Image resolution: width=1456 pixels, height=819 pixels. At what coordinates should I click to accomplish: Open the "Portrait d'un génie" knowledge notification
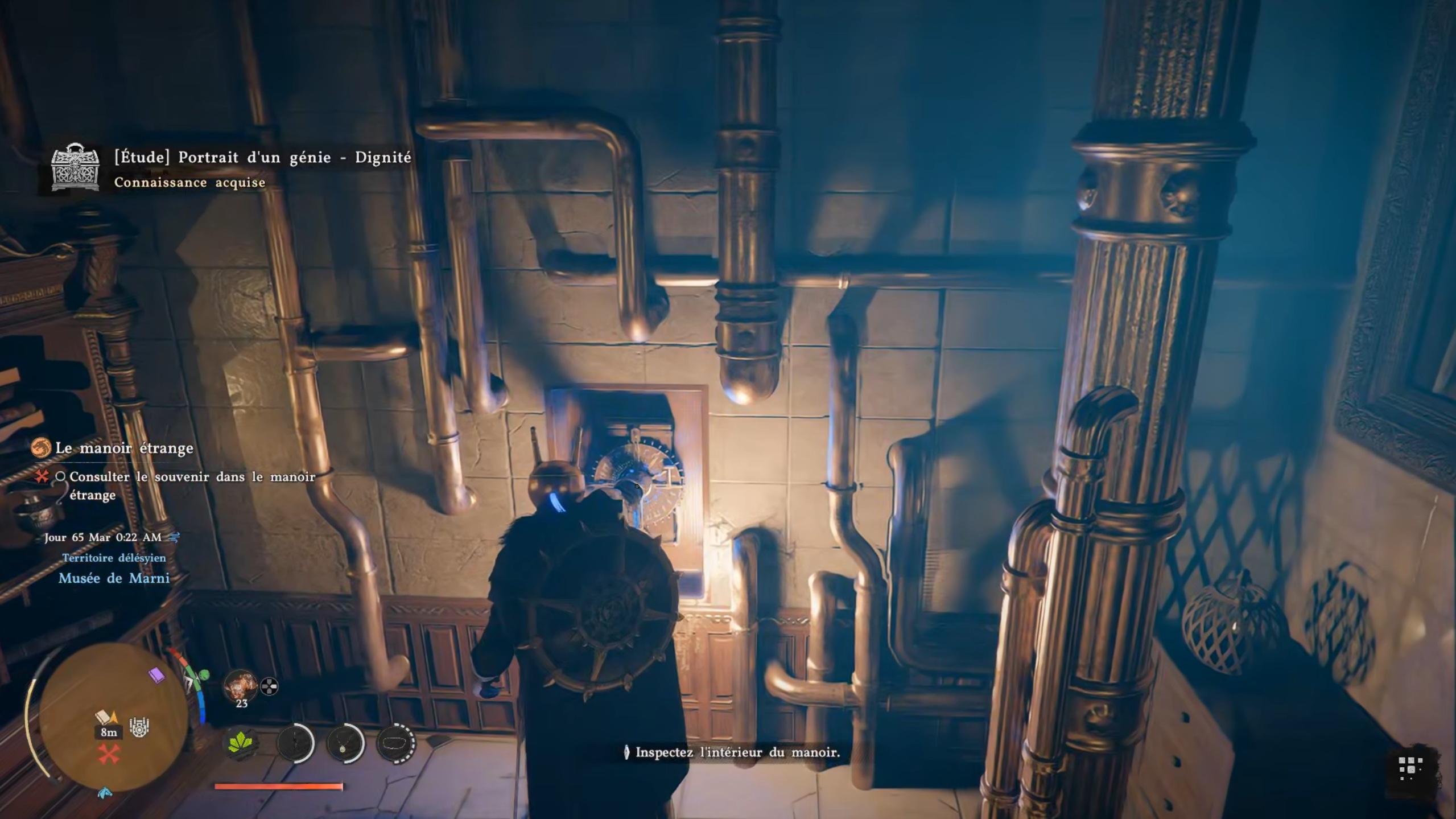[x=262, y=158]
